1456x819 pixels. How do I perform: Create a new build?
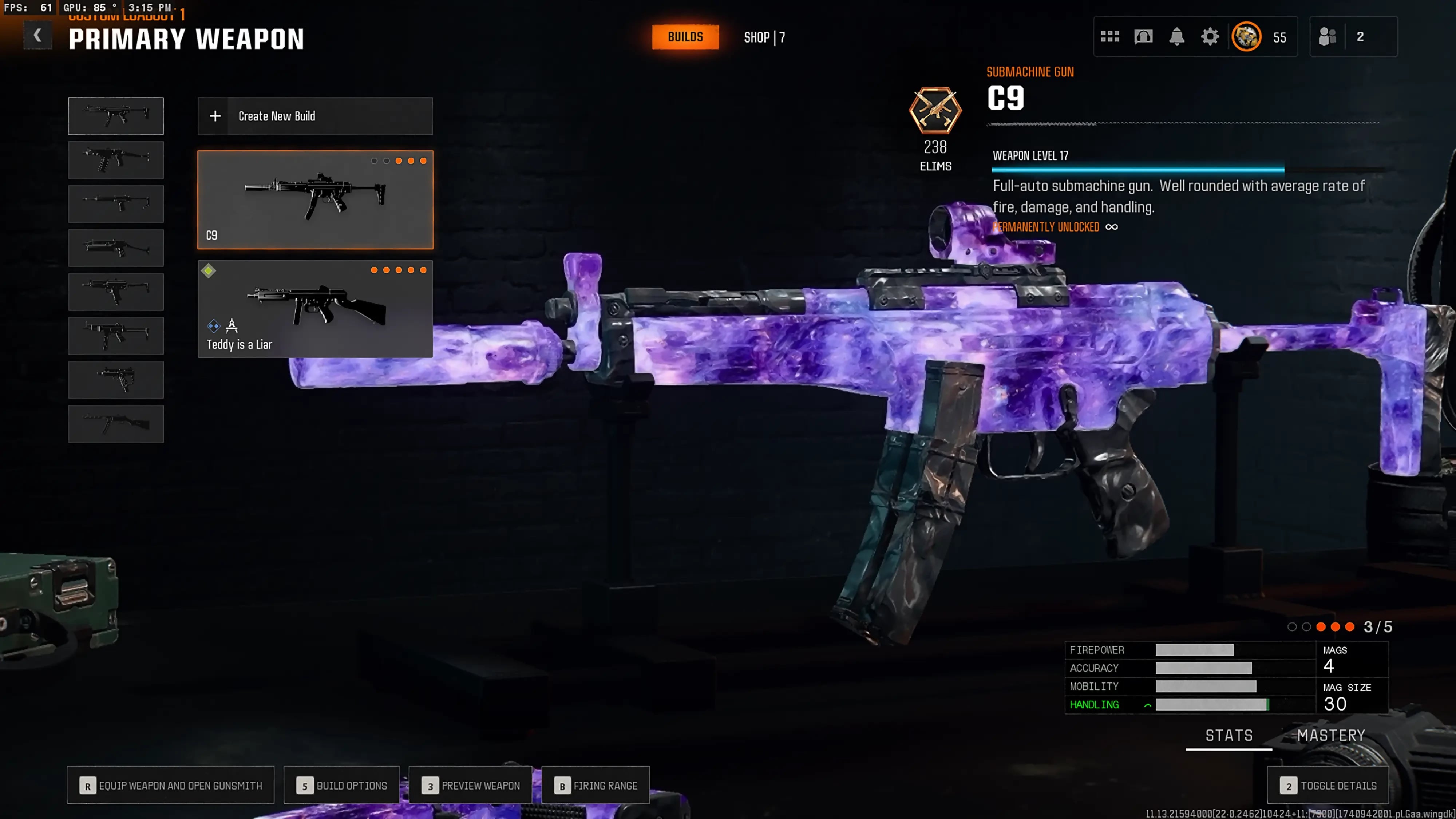tap(315, 116)
